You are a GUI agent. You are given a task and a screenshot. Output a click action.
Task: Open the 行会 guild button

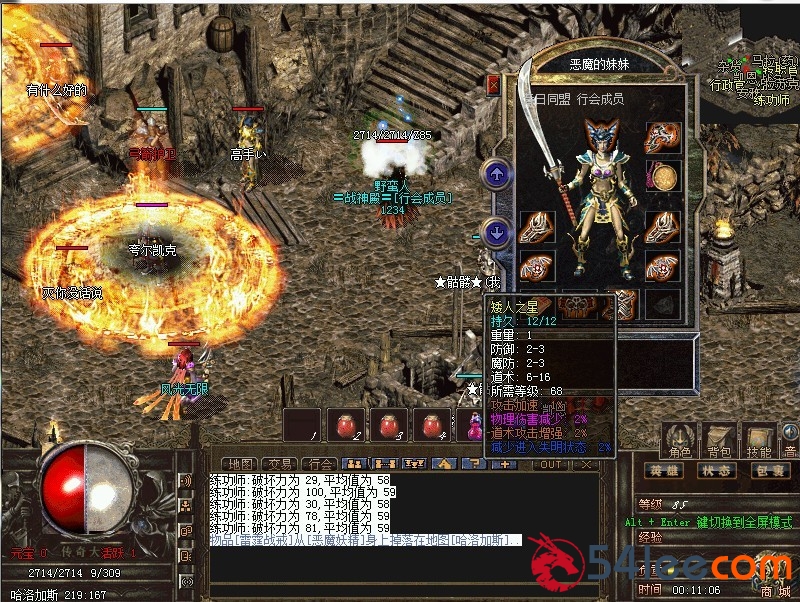pyautogui.click(x=319, y=464)
